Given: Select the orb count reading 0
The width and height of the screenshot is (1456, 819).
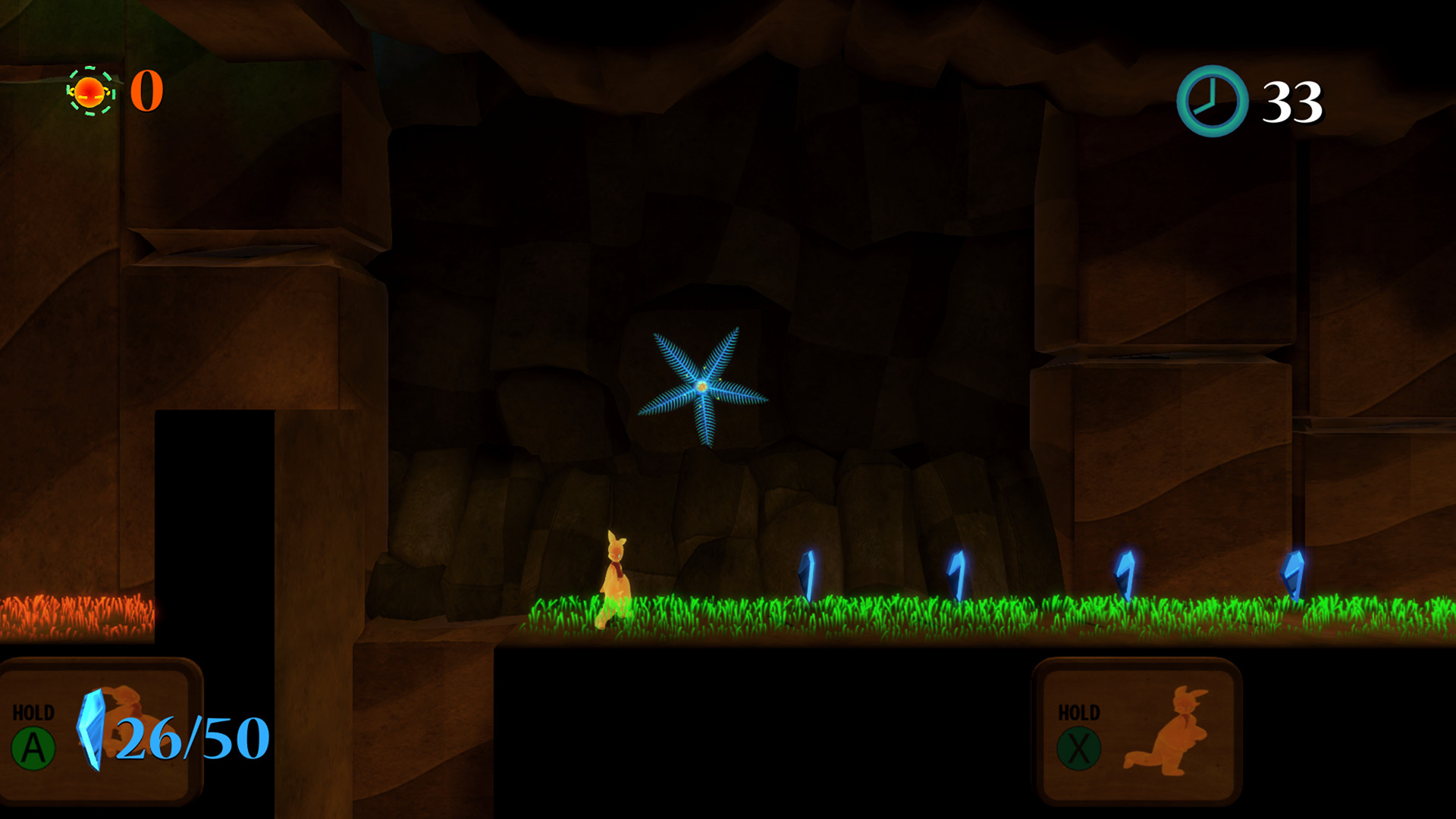Looking at the screenshot, I should (146, 91).
